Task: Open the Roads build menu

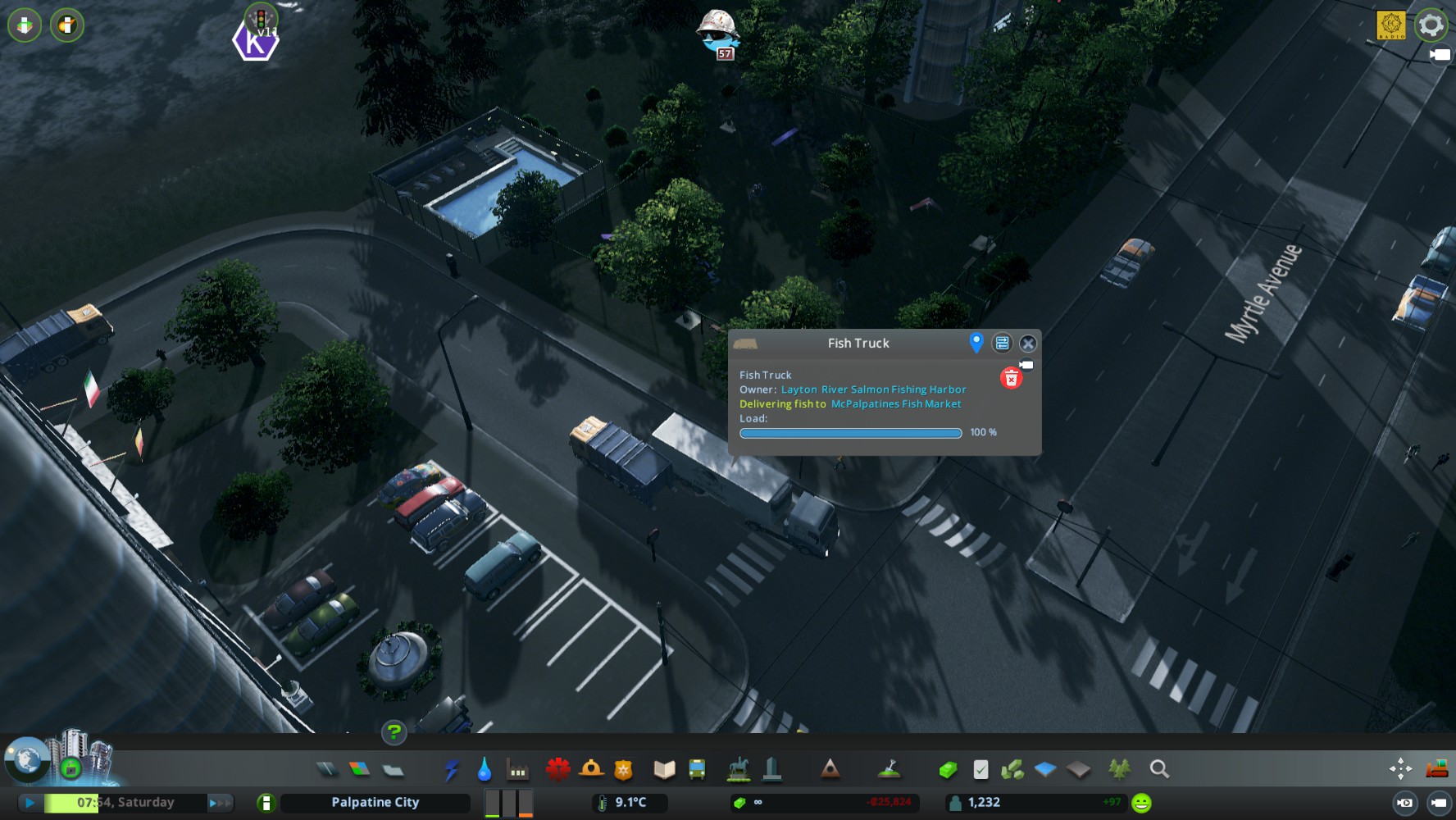Action: [x=326, y=769]
